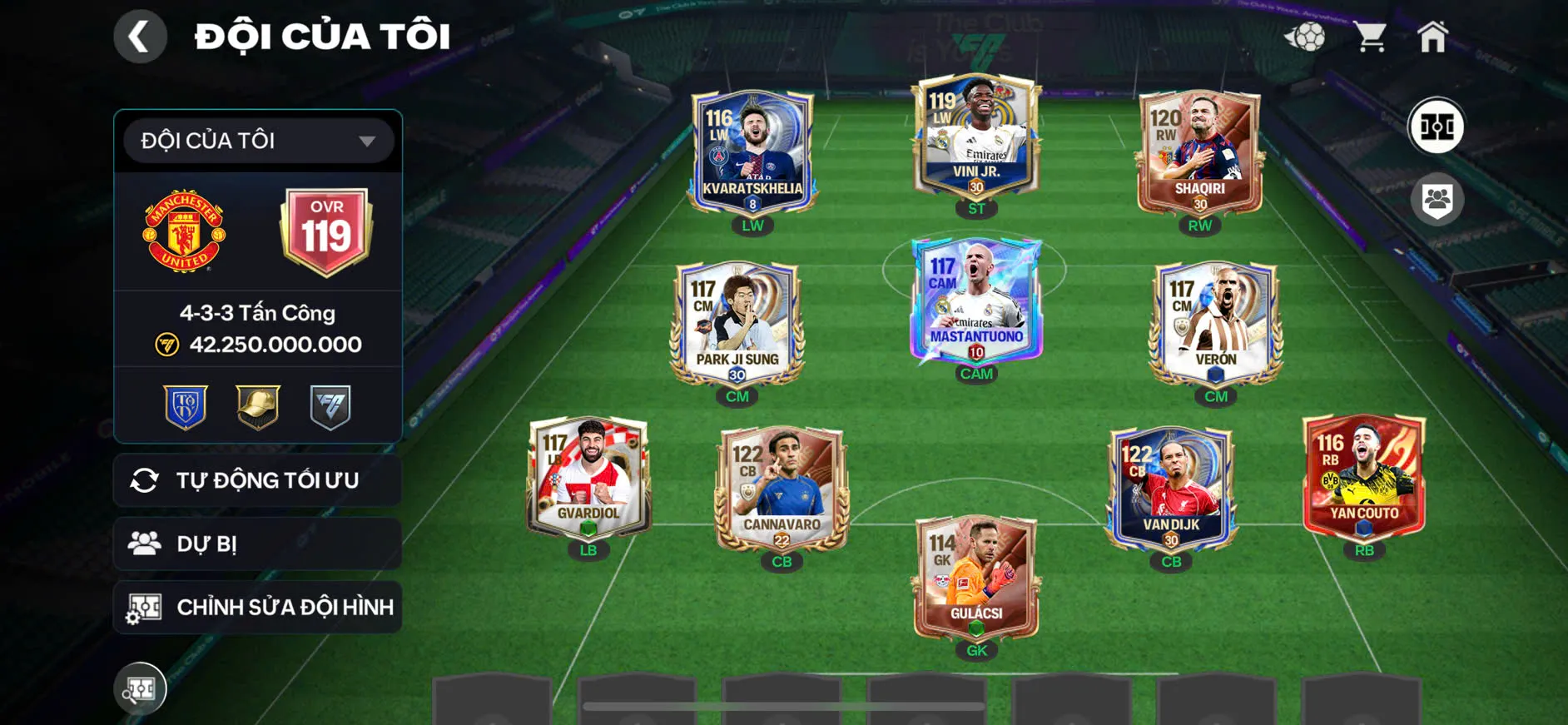Go back using the arrow button
Image resolution: width=1568 pixels, height=725 pixels.
click(x=140, y=37)
